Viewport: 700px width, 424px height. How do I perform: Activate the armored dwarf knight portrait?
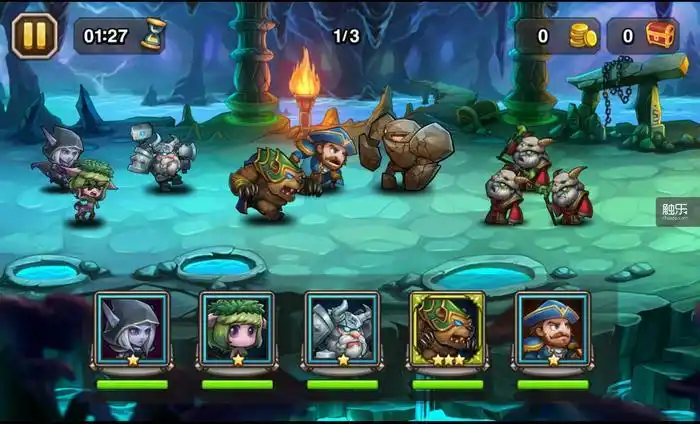click(x=342, y=328)
